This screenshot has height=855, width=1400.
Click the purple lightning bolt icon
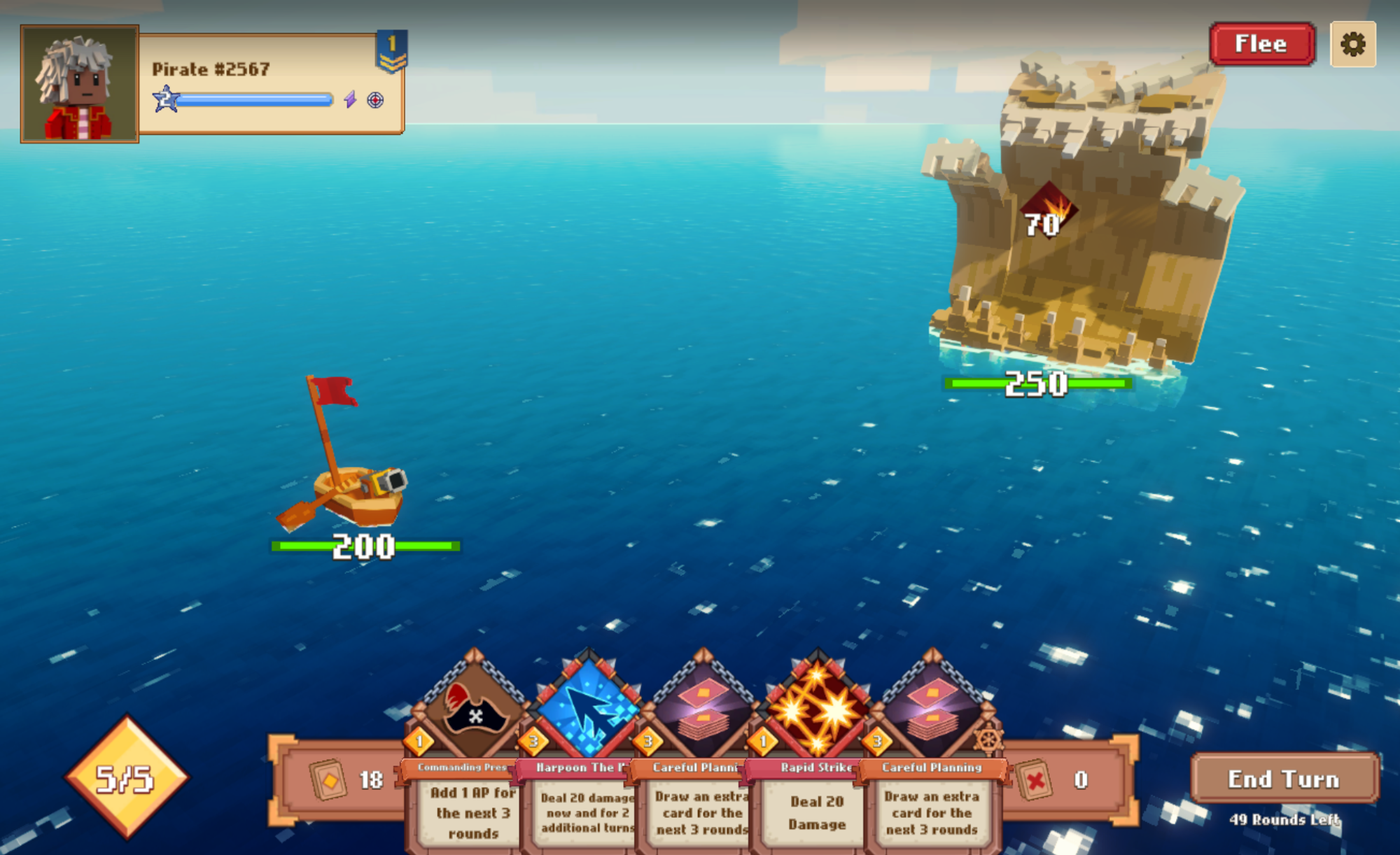[350, 100]
